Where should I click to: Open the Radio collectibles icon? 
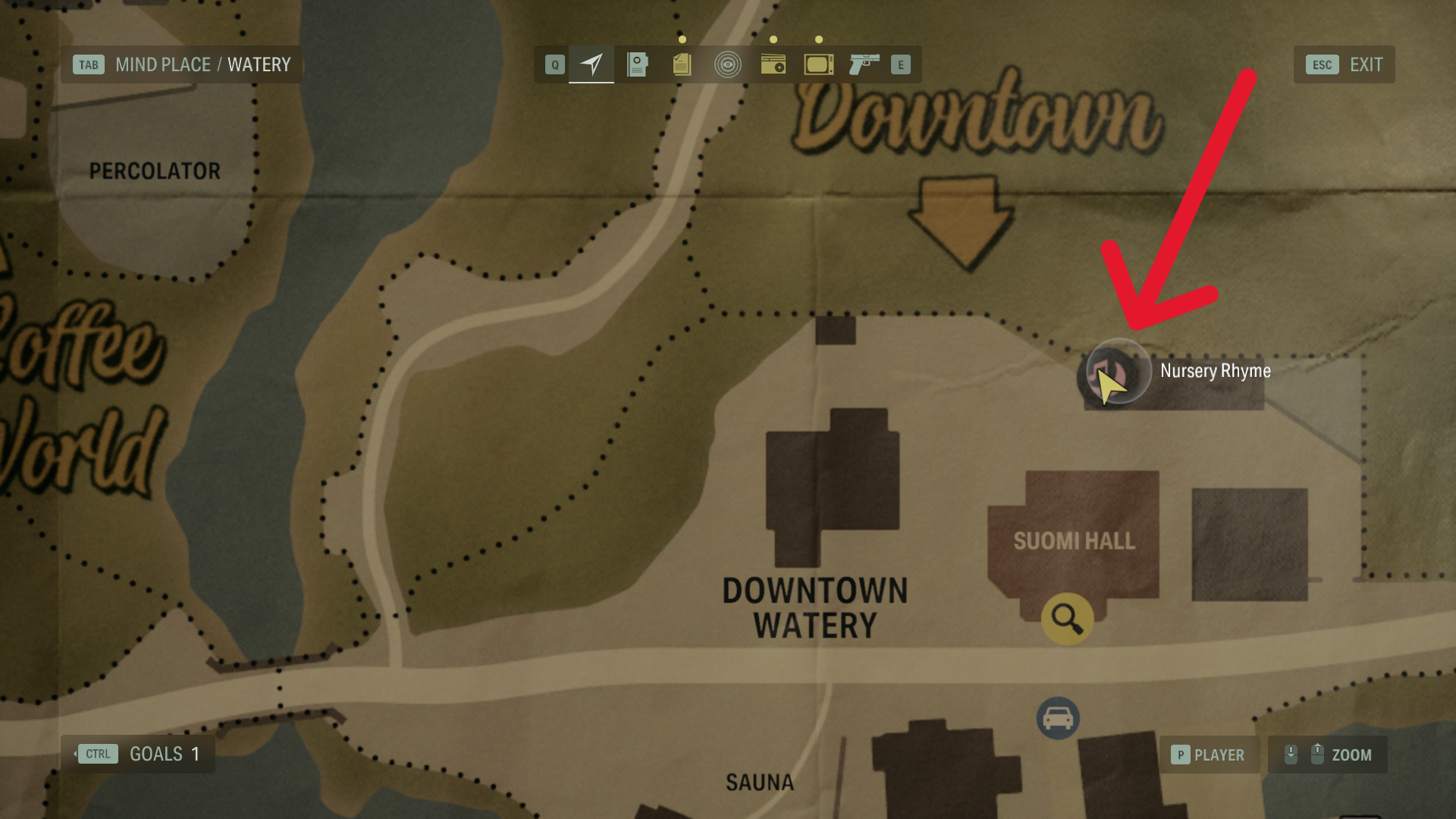772,64
